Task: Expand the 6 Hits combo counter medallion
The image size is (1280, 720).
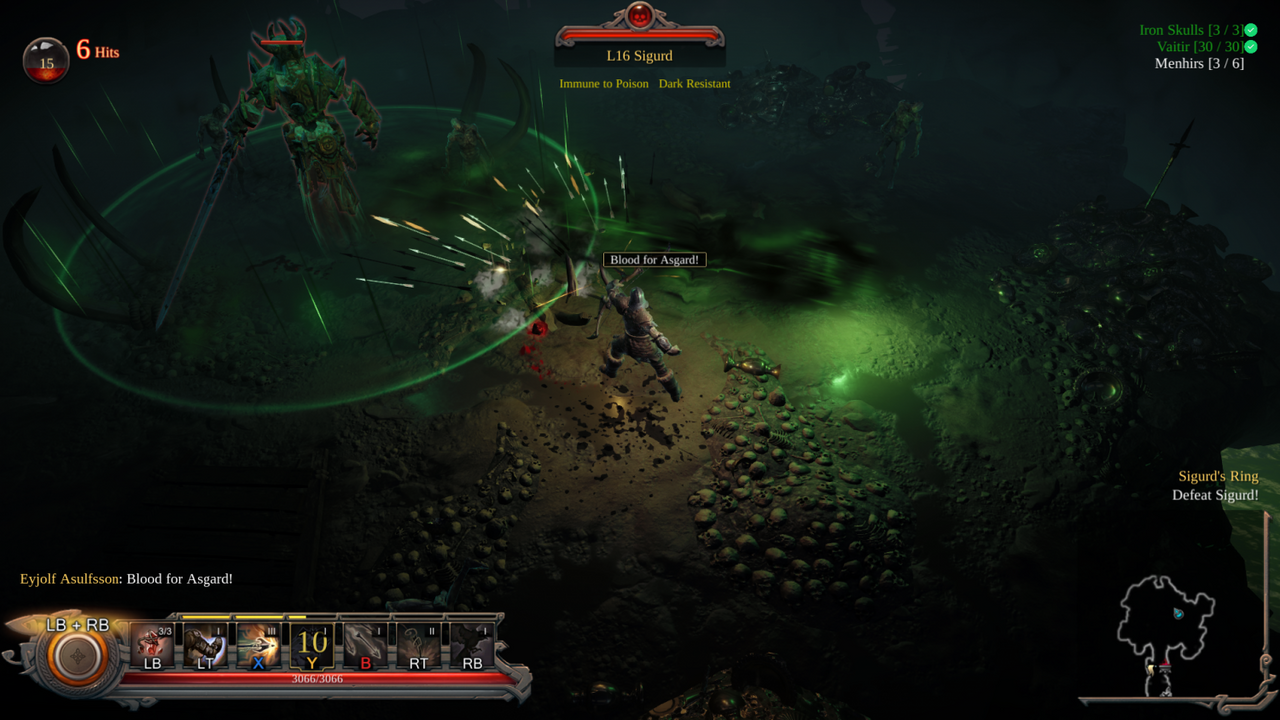Action: point(46,60)
